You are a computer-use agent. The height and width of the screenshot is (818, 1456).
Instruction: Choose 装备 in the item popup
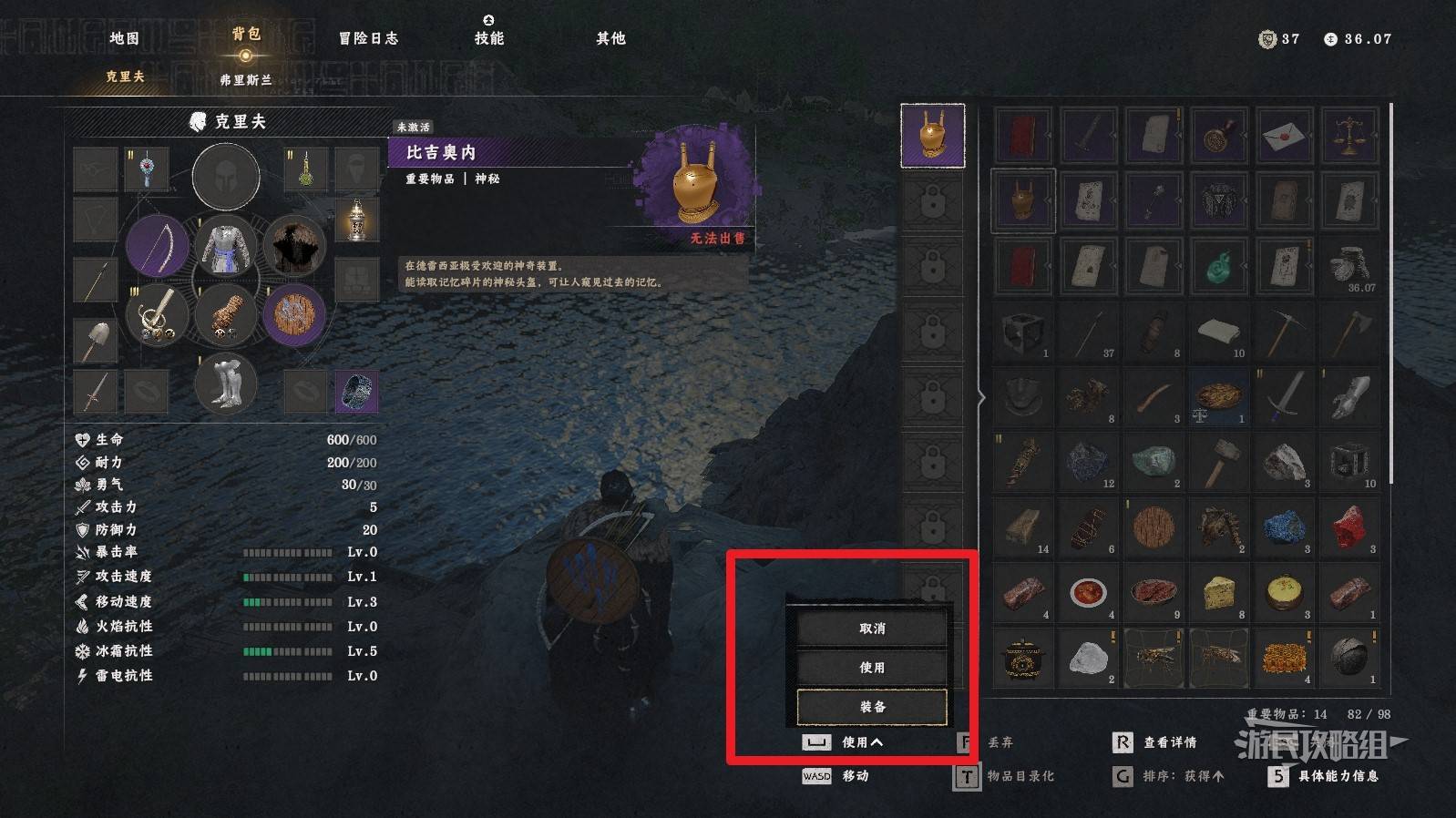(x=872, y=707)
